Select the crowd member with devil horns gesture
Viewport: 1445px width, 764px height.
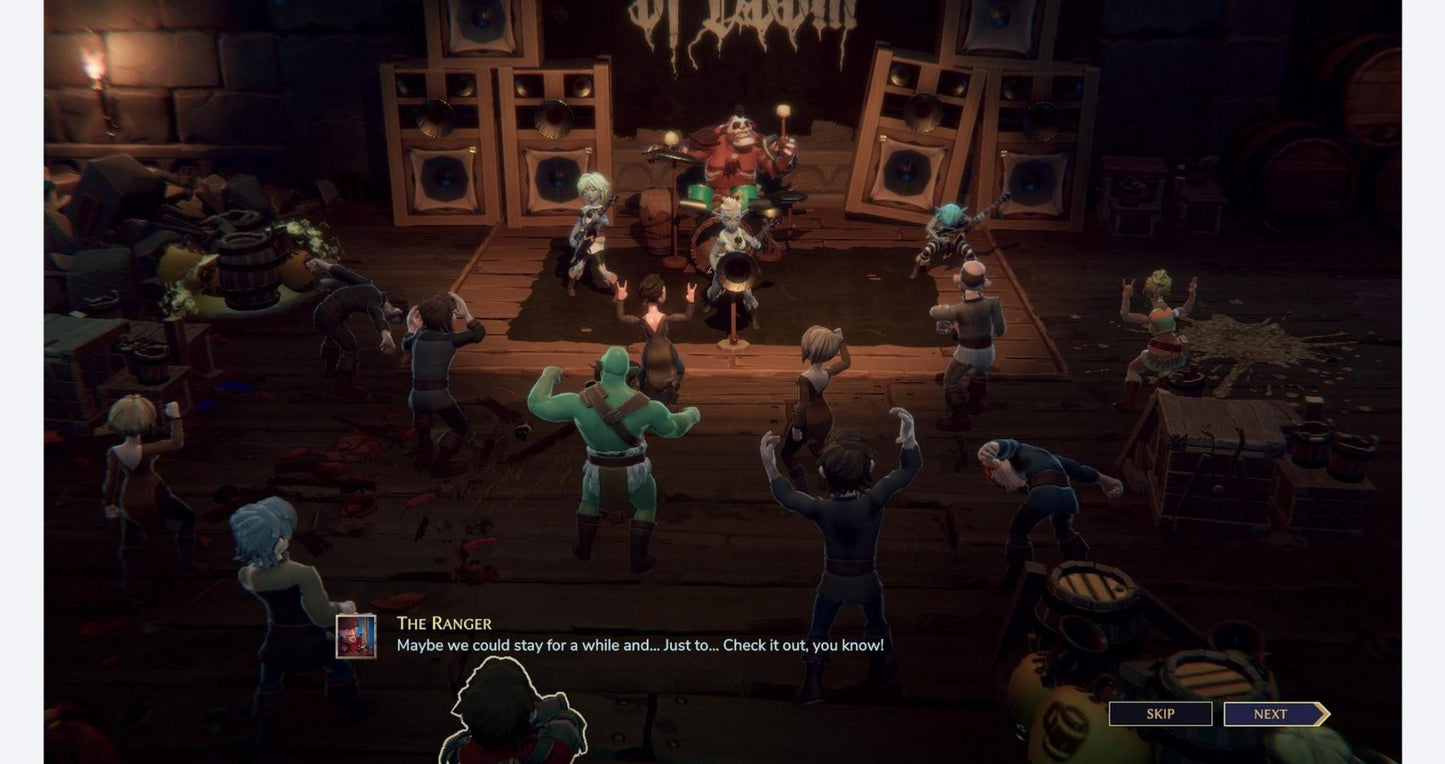(655, 320)
